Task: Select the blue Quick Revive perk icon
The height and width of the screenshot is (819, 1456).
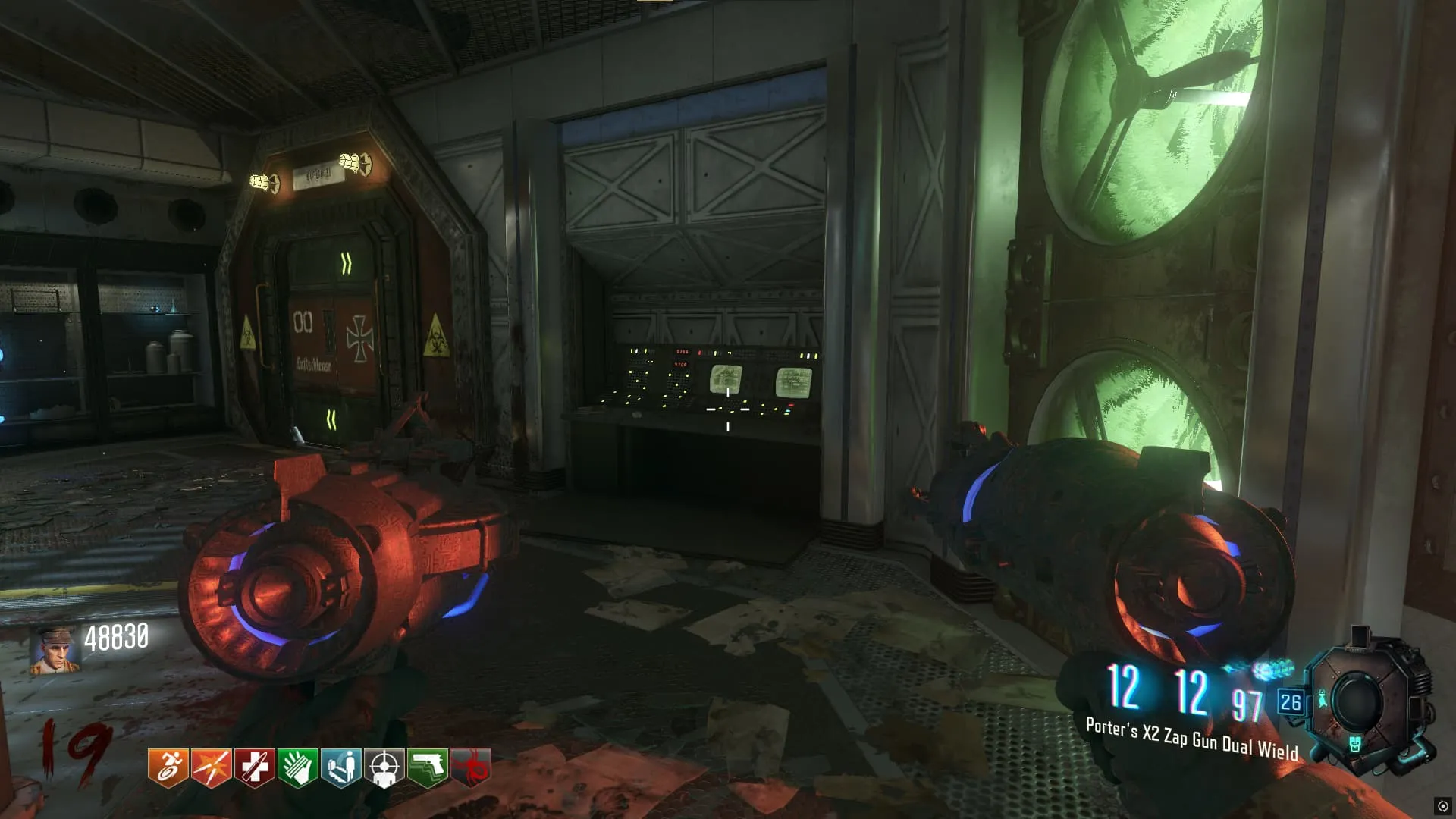Action: pos(340,767)
